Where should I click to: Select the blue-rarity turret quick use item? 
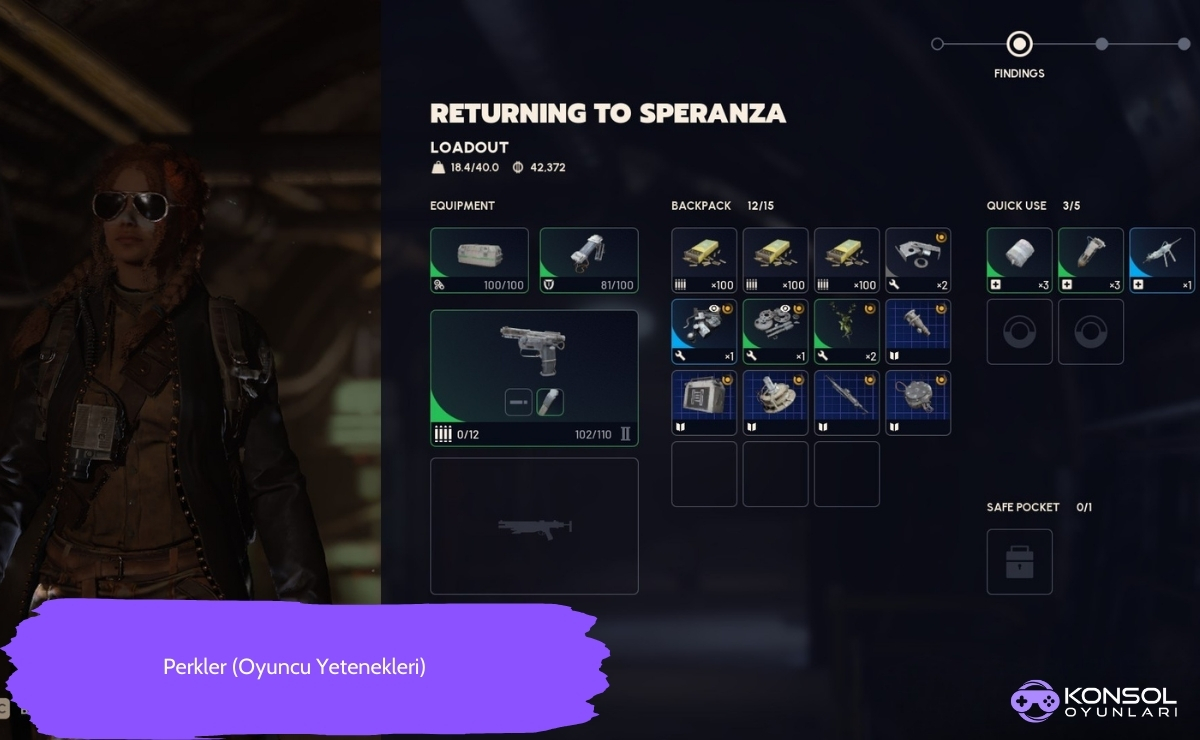1162,260
